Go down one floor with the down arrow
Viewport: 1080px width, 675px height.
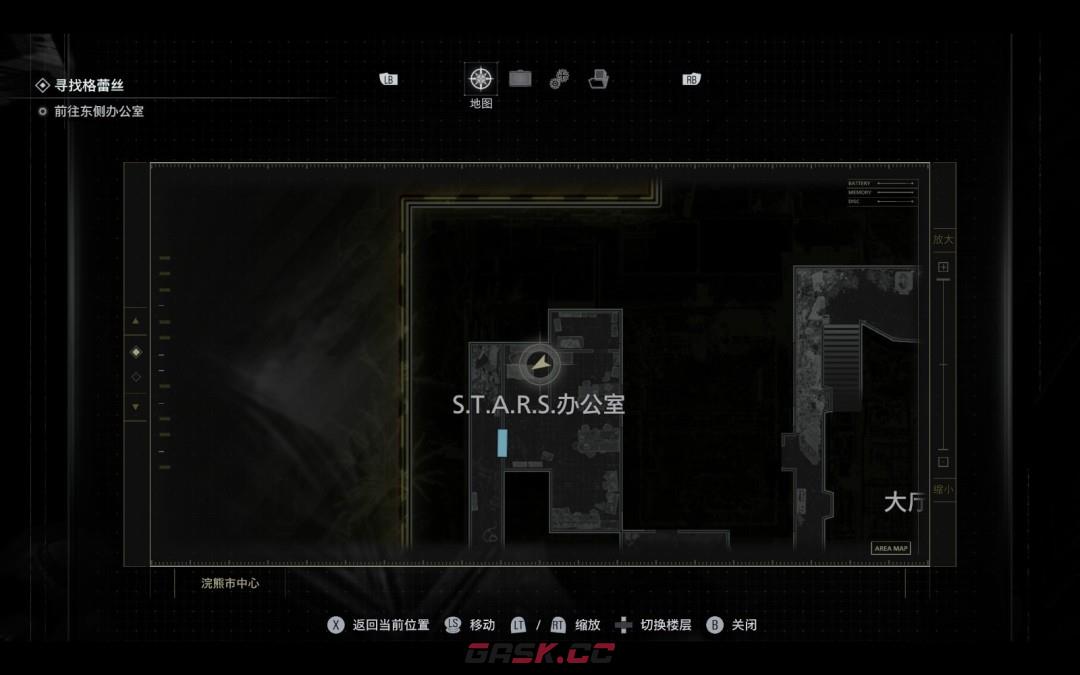[x=136, y=407]
